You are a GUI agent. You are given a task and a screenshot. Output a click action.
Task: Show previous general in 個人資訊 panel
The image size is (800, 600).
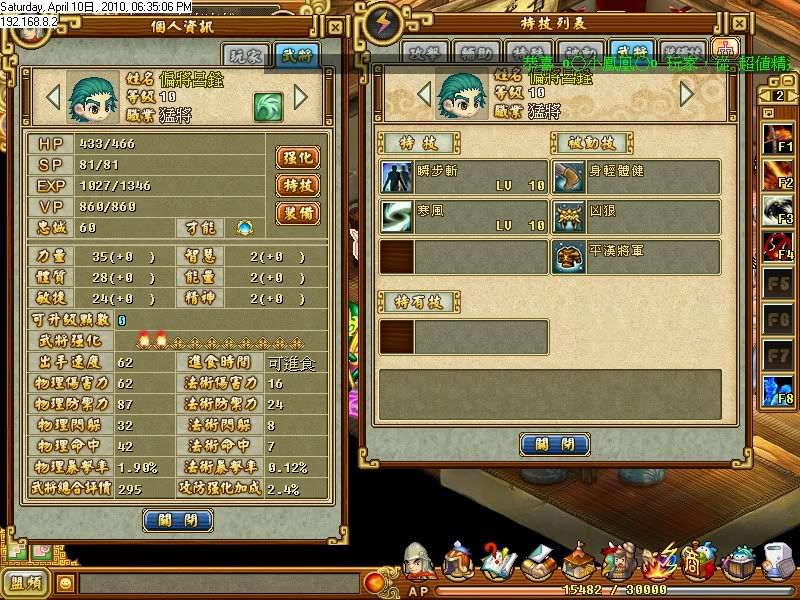53,98
